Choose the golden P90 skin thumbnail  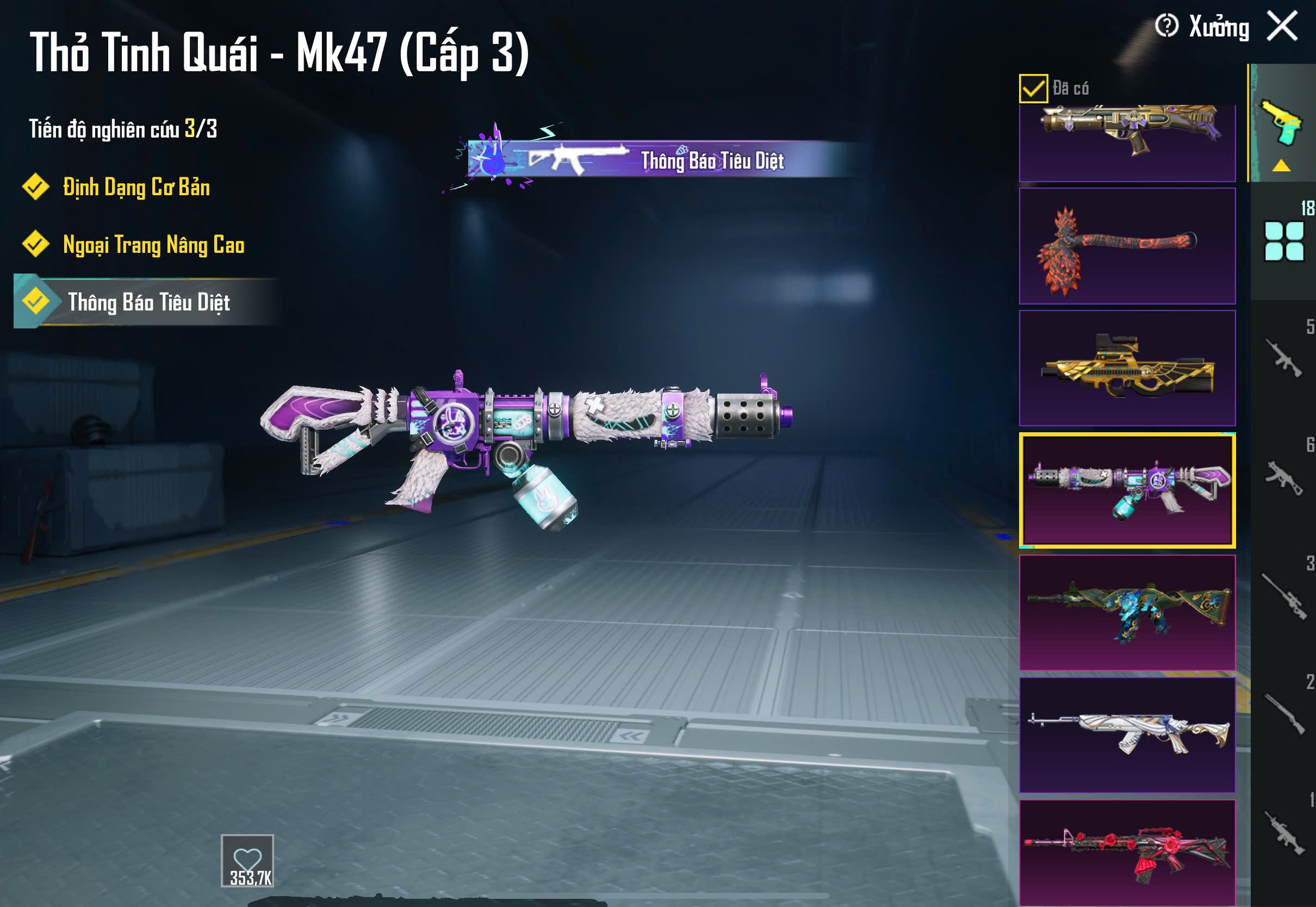tap(1127, 368)
